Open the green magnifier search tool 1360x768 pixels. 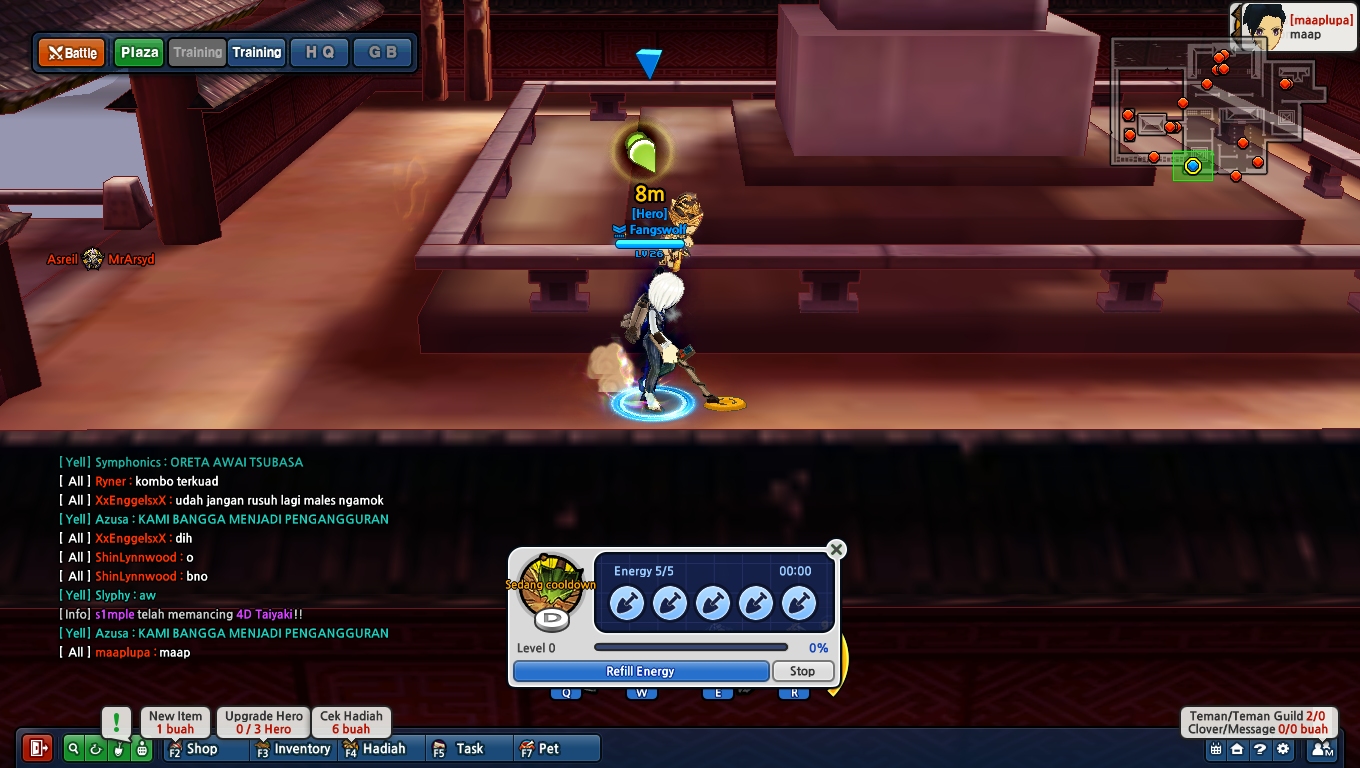click(73, 748)
